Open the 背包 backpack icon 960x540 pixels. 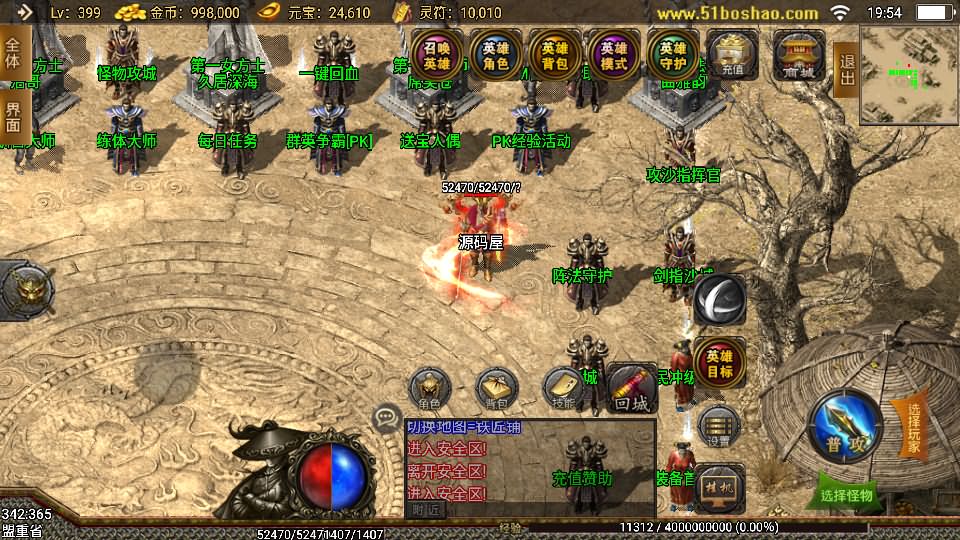pyautogui.click(x=496, y=389)
